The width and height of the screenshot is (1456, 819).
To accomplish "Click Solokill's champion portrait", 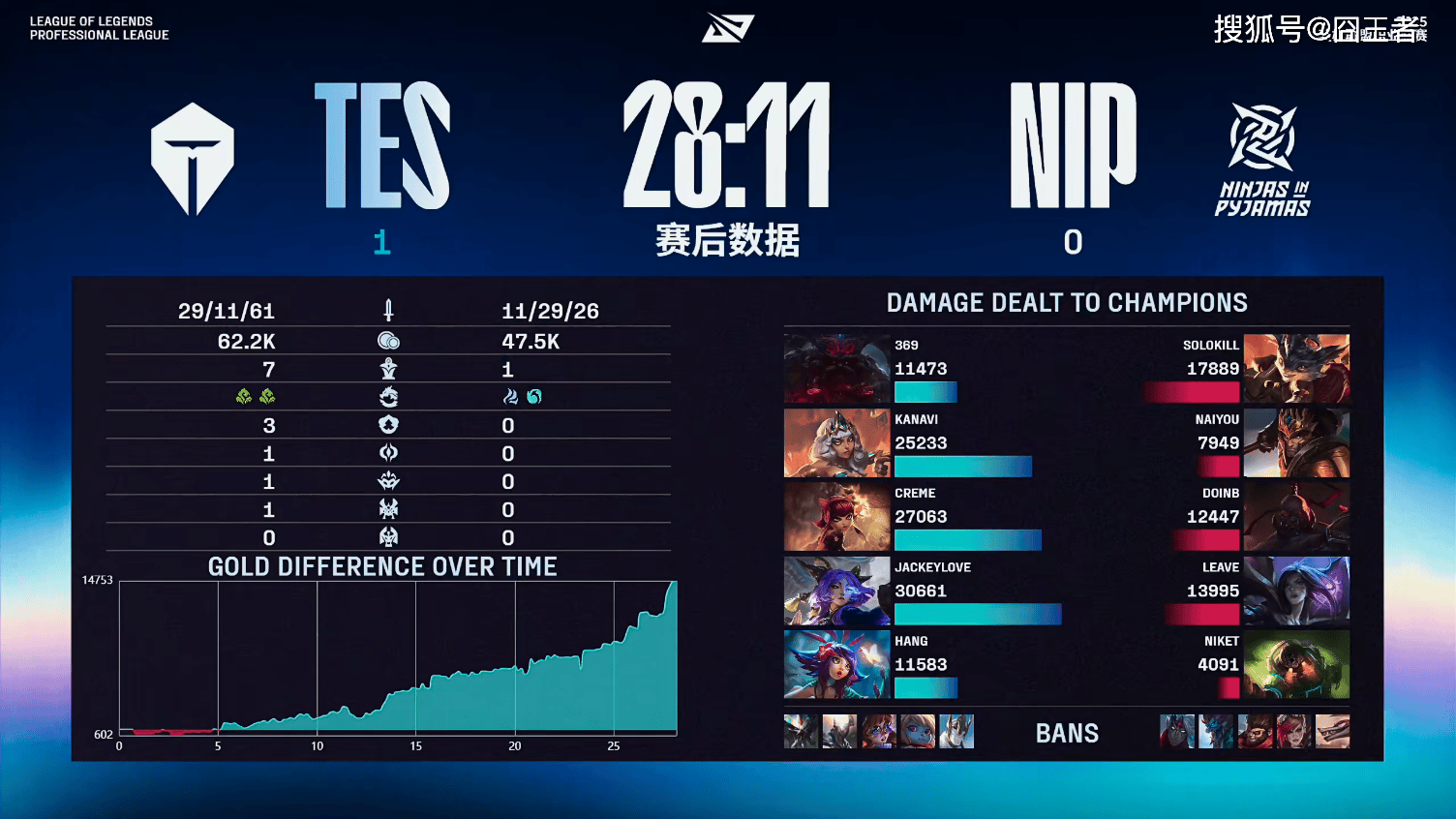I will coord(1296,369).
